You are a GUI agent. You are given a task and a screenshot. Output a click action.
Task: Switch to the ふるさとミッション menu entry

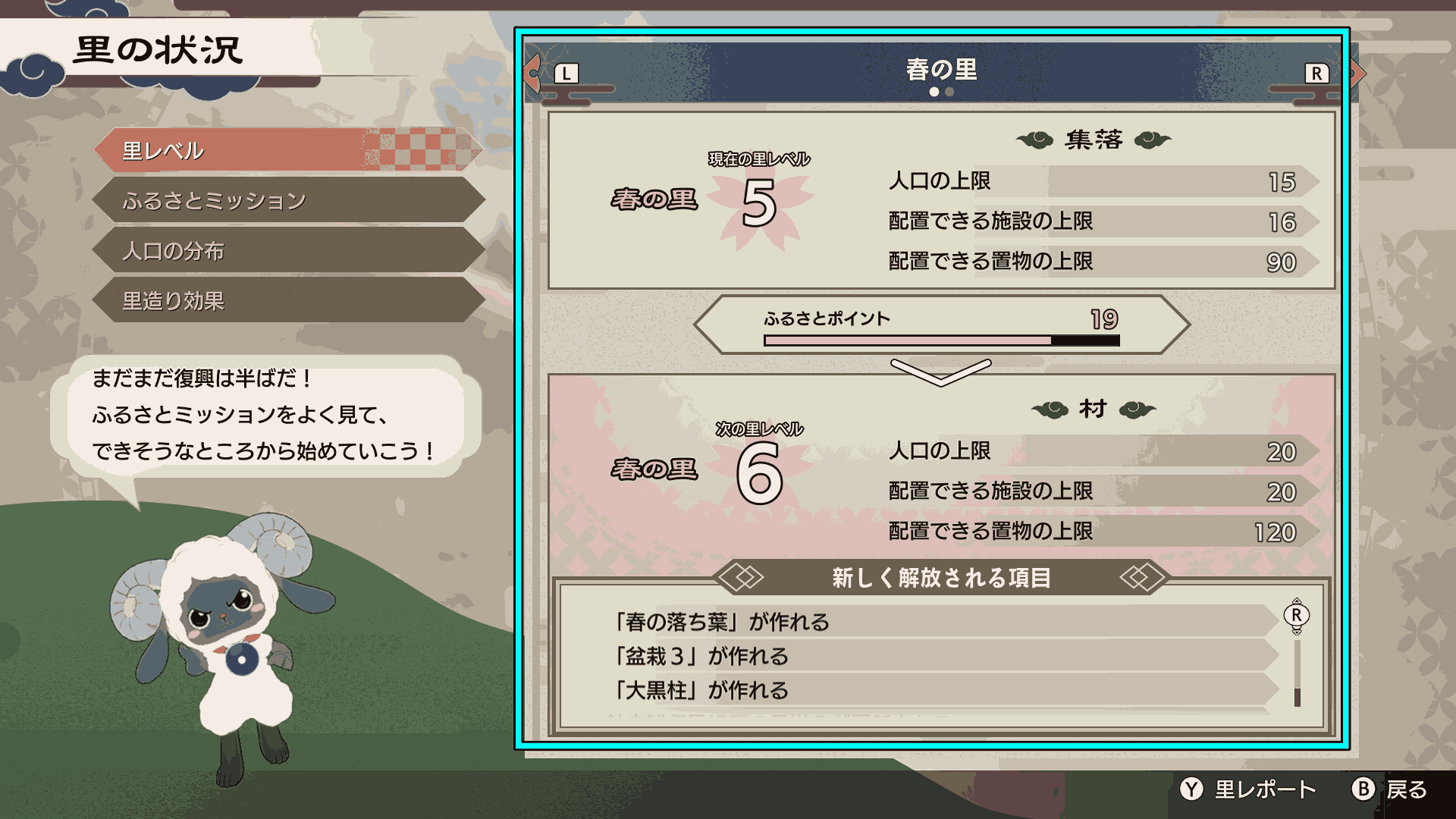288,201
